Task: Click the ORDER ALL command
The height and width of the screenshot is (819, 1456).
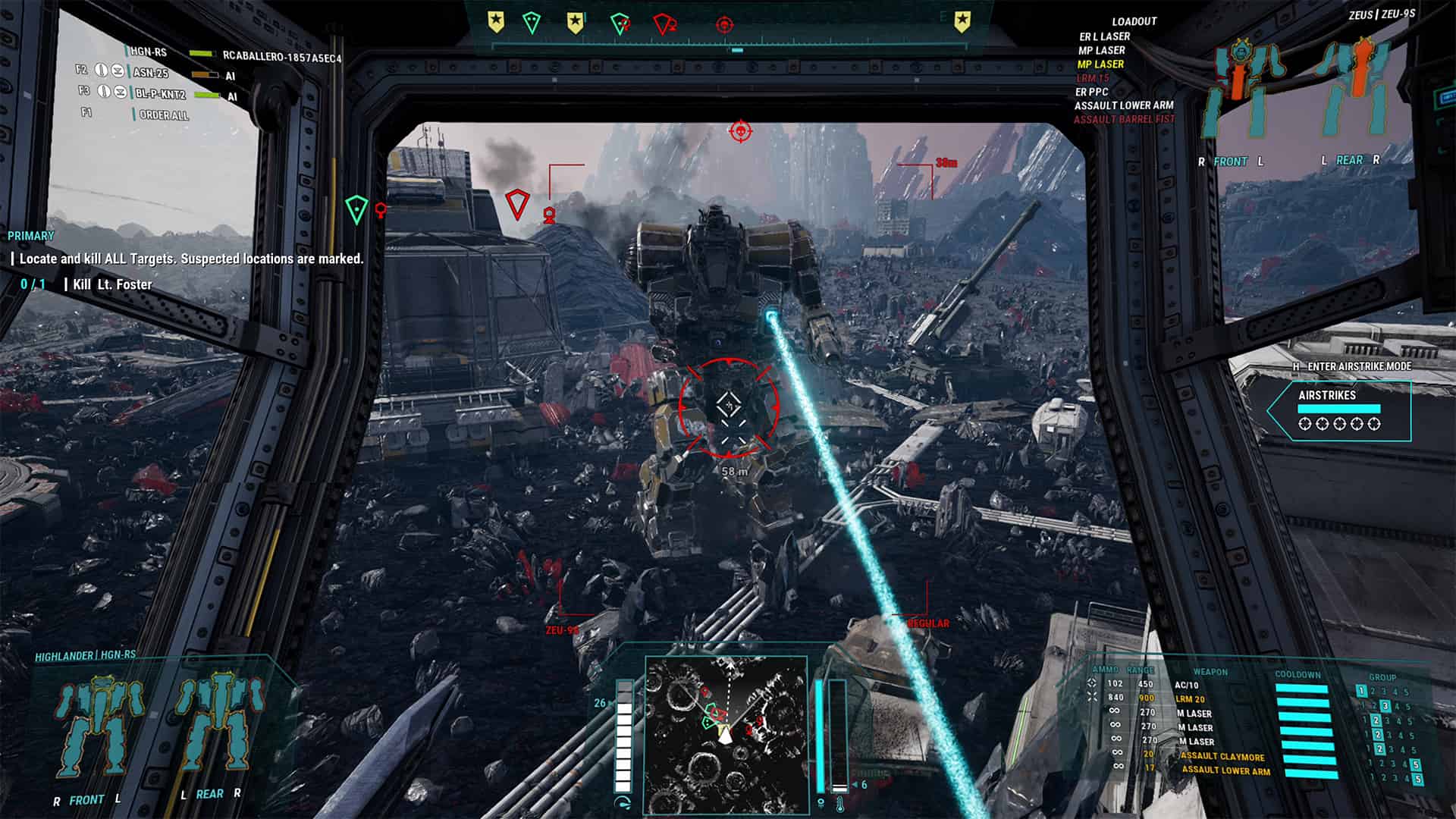Action: [165, 115]
